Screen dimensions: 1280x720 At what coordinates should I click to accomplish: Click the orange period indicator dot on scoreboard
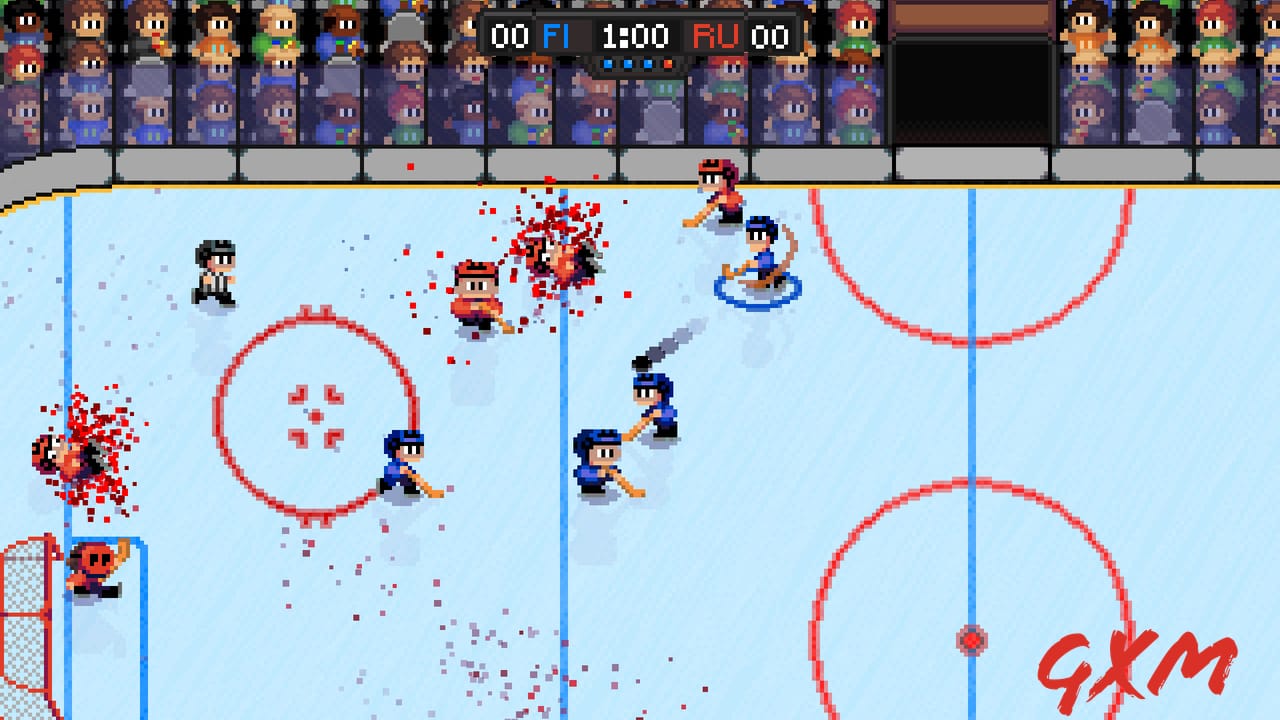click(668, 62)
